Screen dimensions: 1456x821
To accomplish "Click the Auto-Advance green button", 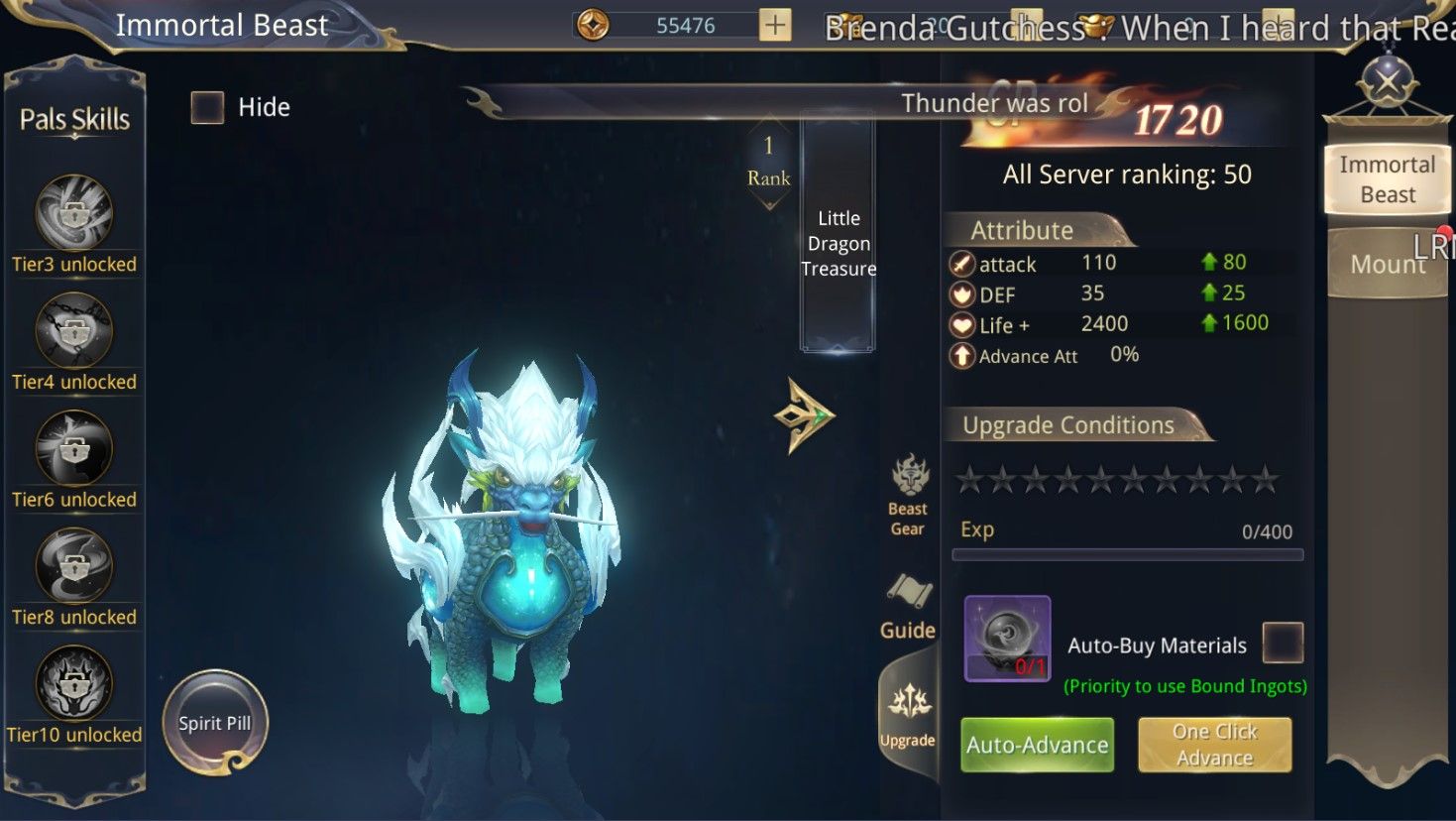I will (x=1037, y=745).
